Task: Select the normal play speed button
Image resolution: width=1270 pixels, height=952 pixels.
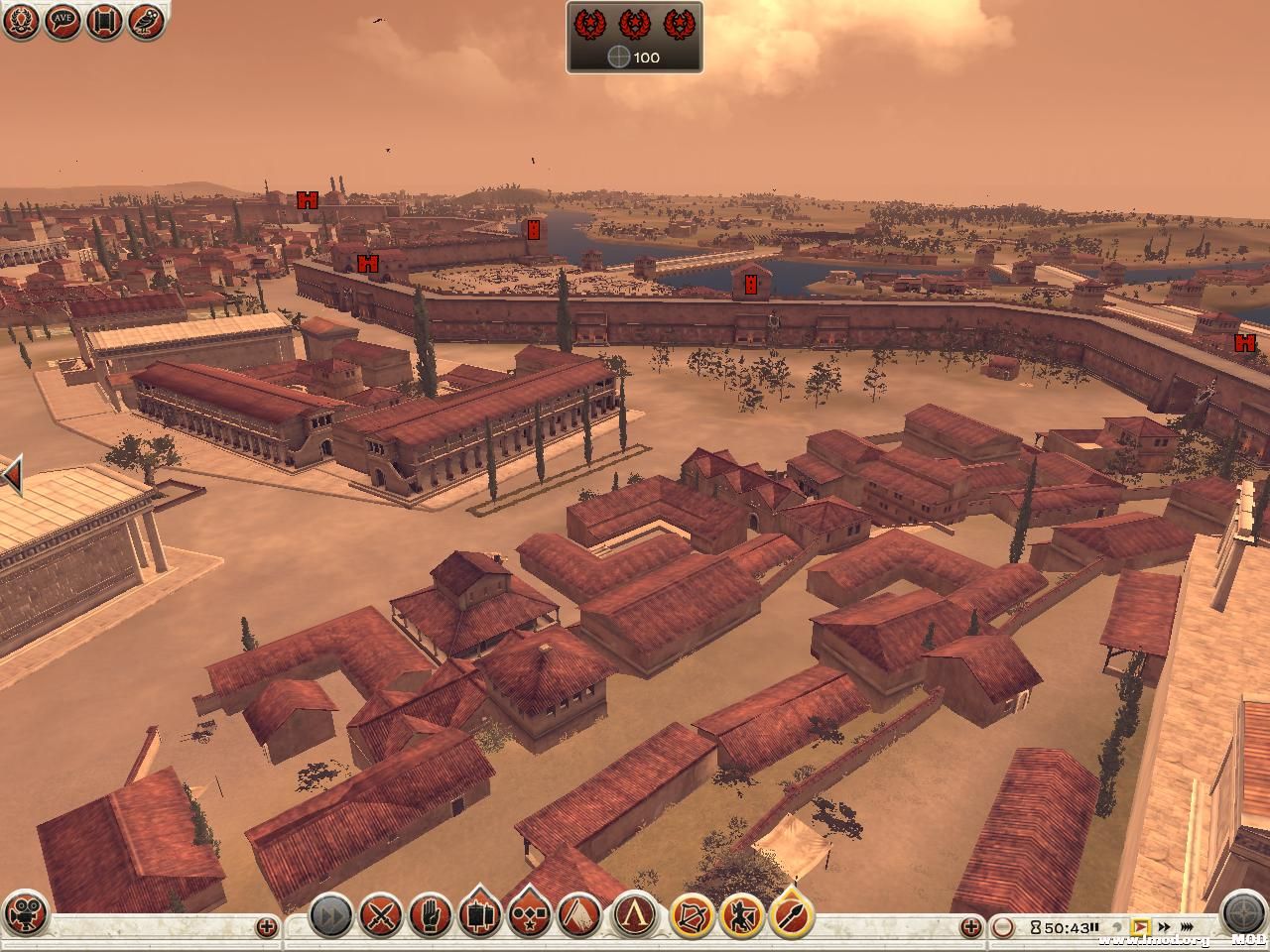Action: coord(1143,928)
